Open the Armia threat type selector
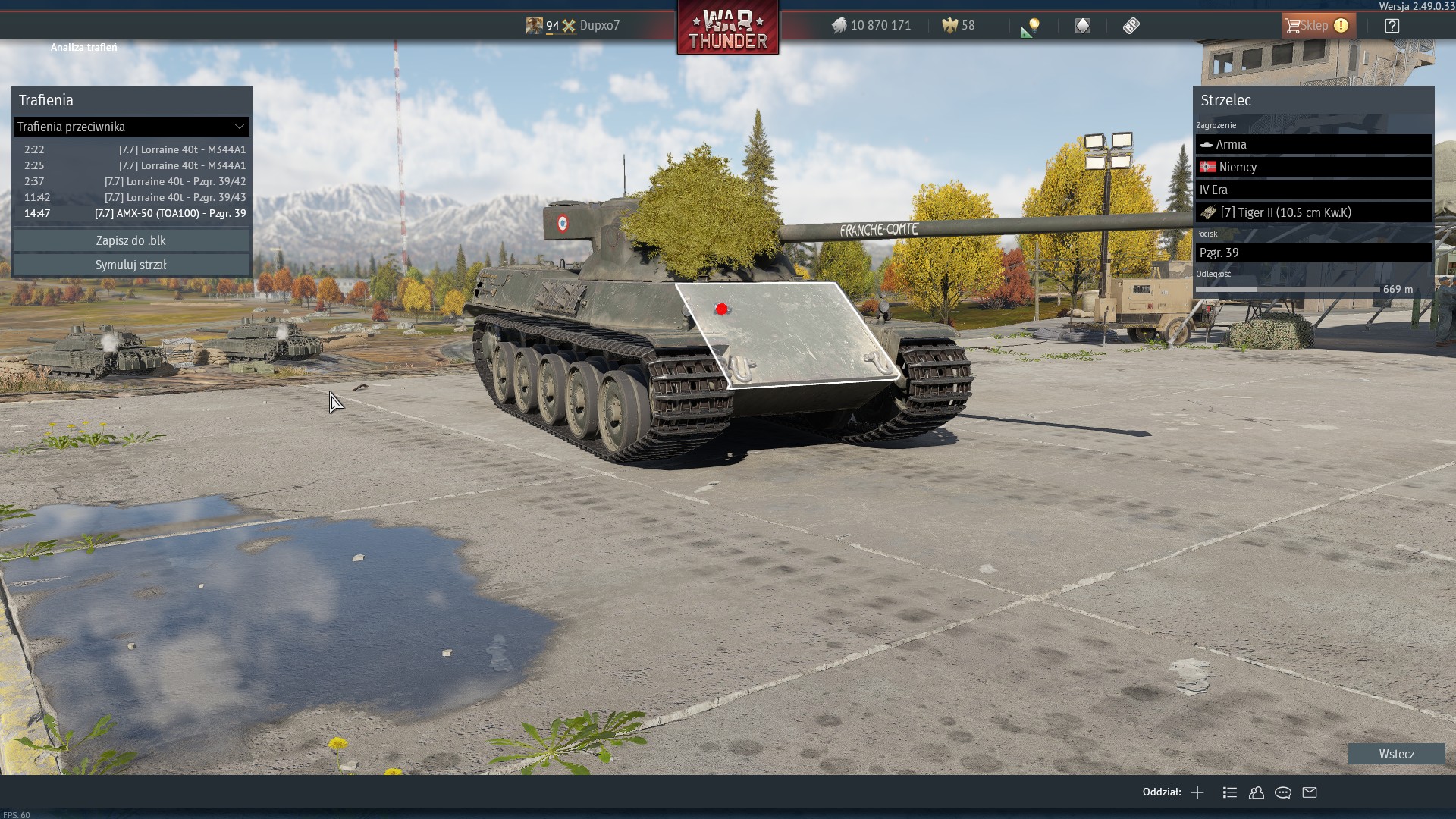This screenshot has height=819, width=1456. [x=1313, y=144]
